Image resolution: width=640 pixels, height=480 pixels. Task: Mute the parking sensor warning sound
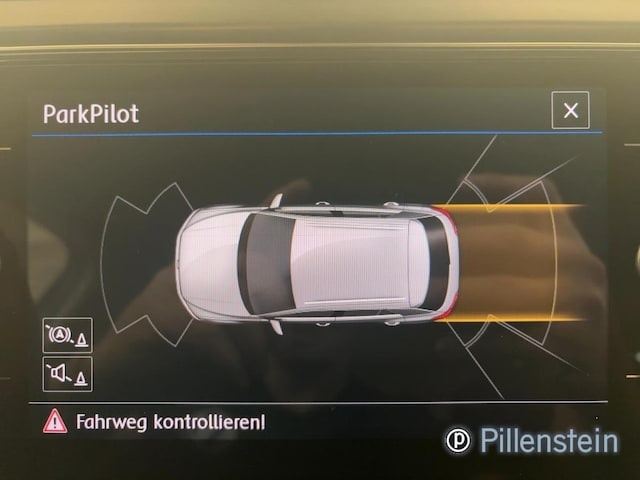[67, 374]
